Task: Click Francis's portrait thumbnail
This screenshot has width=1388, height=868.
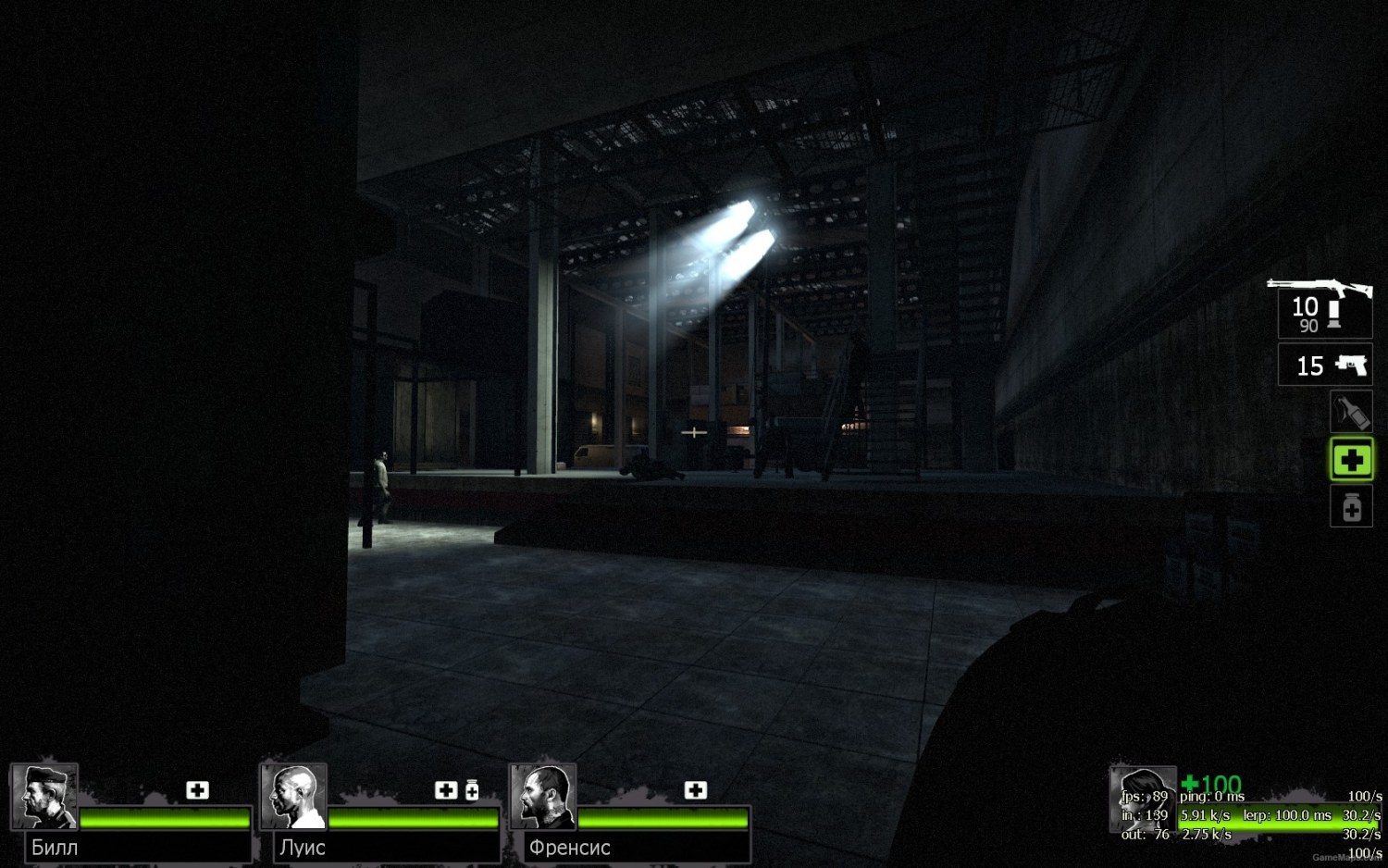Action: pos(544,797)
